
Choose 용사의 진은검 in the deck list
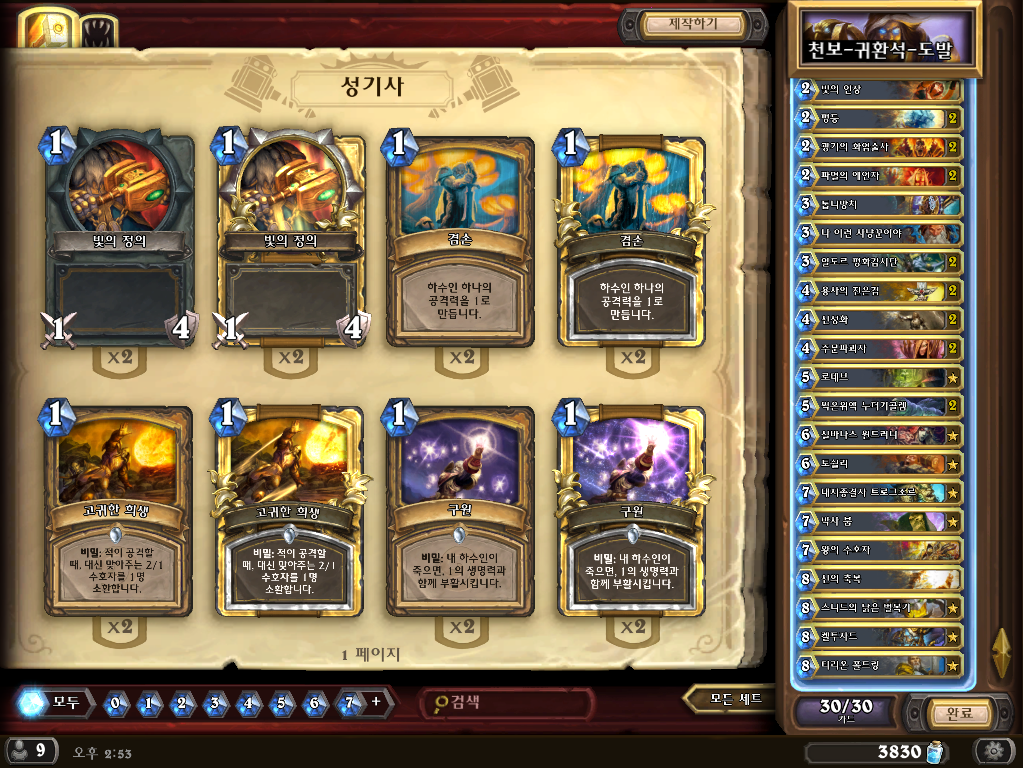pos(876,291)
